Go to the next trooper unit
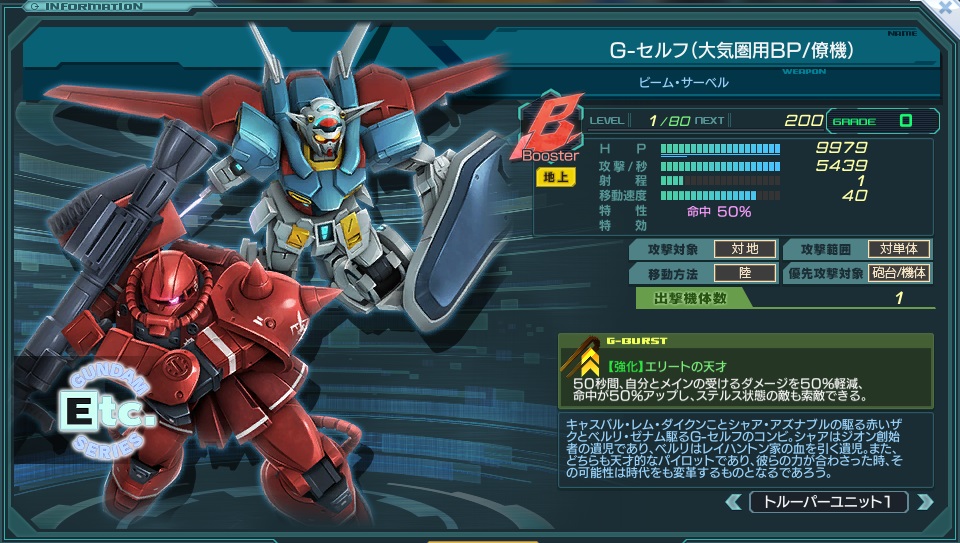This screenshot has height=543, width=960. pyautogui.click(x=925, y=502)
